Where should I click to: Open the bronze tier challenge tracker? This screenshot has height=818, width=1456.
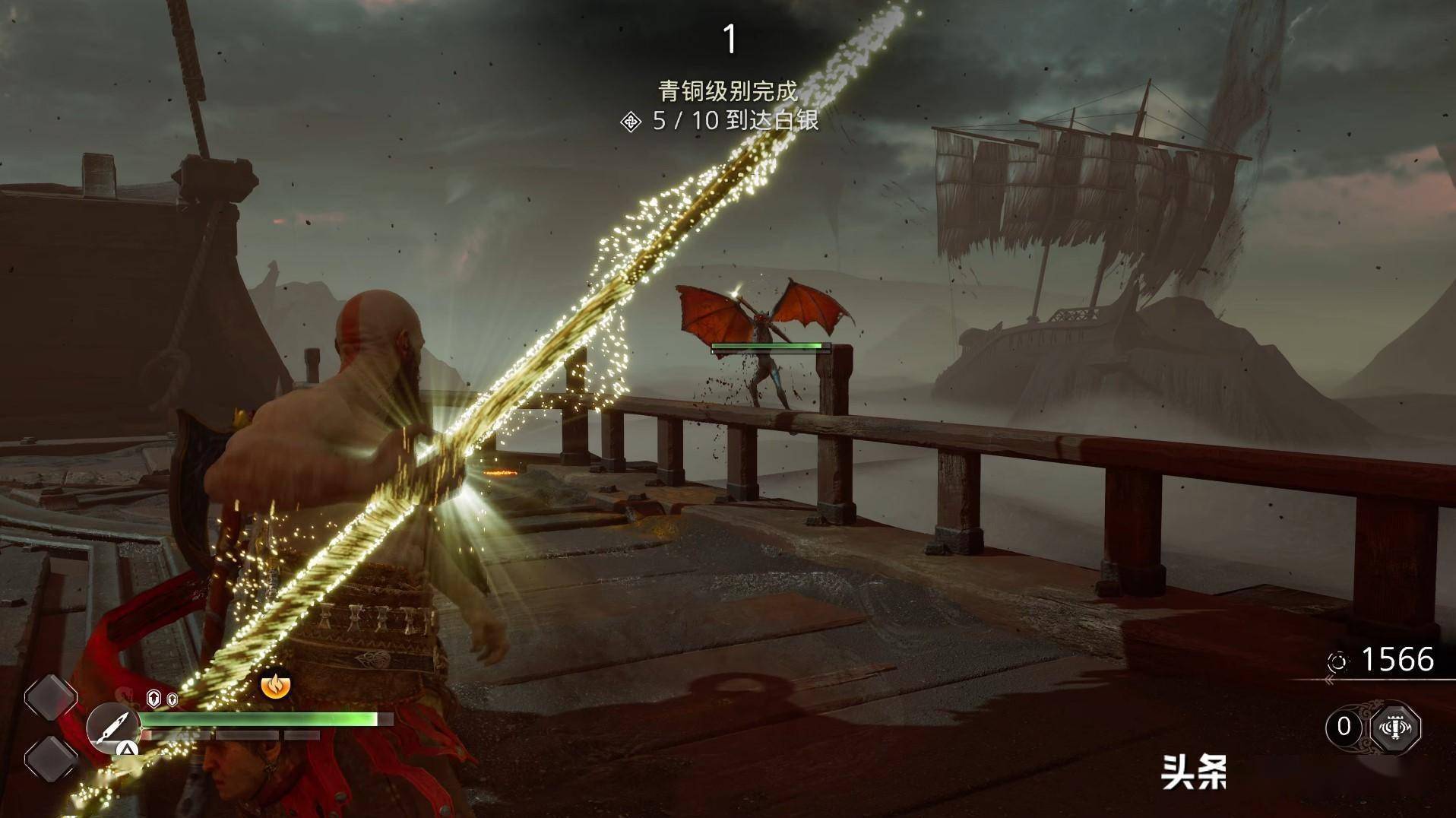tap(728, 92)
